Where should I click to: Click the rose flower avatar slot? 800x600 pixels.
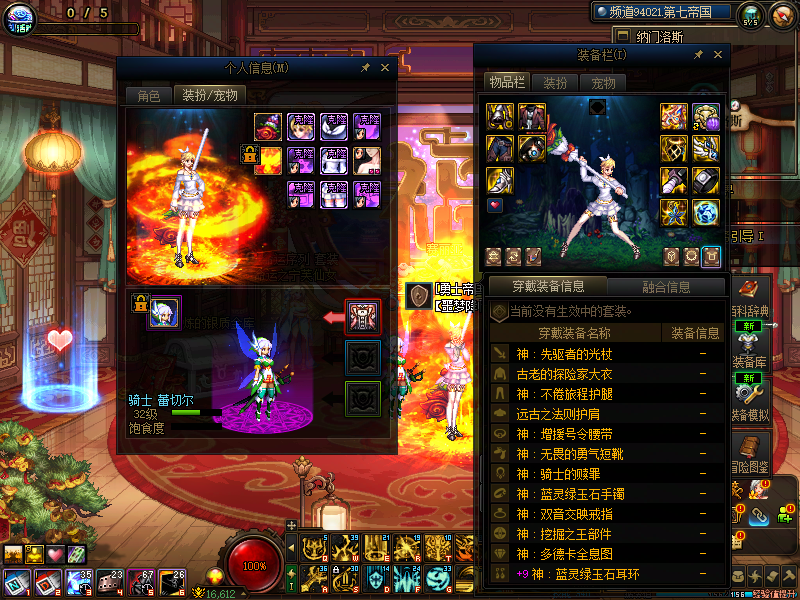click(267, 126)
